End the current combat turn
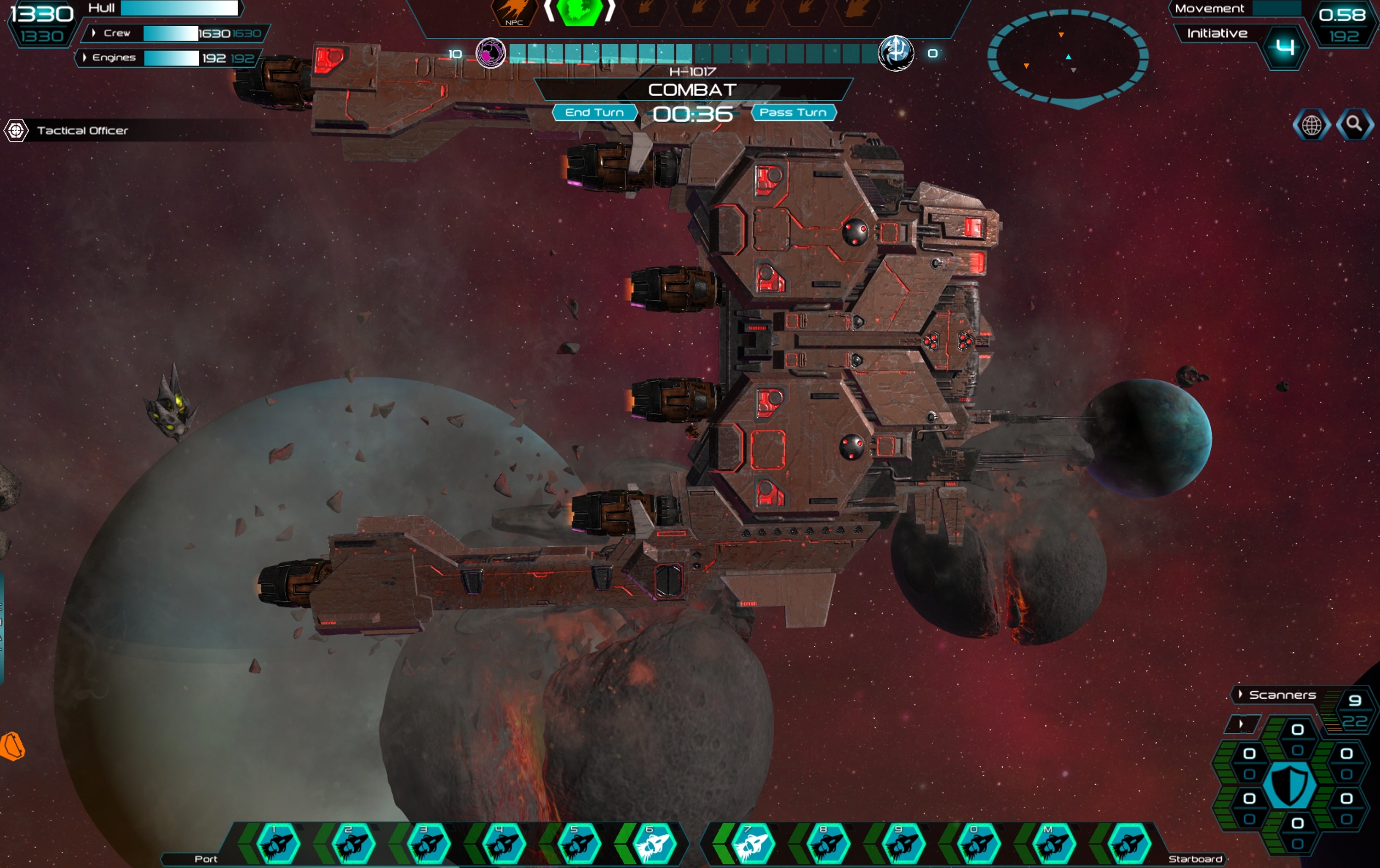1380x868 pixels. [x=594, y=112]
